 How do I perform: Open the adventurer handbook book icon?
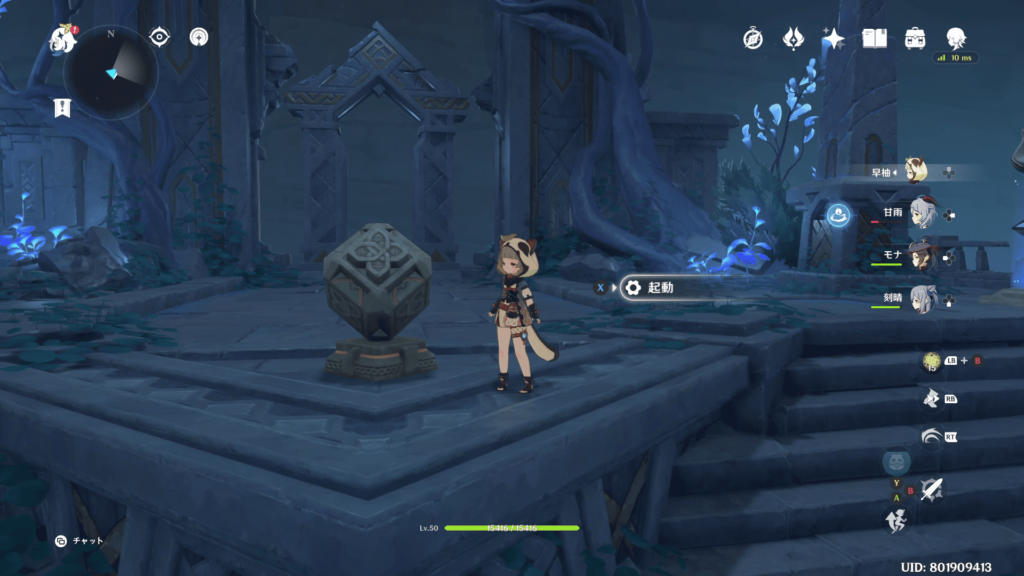coord(875,39)
